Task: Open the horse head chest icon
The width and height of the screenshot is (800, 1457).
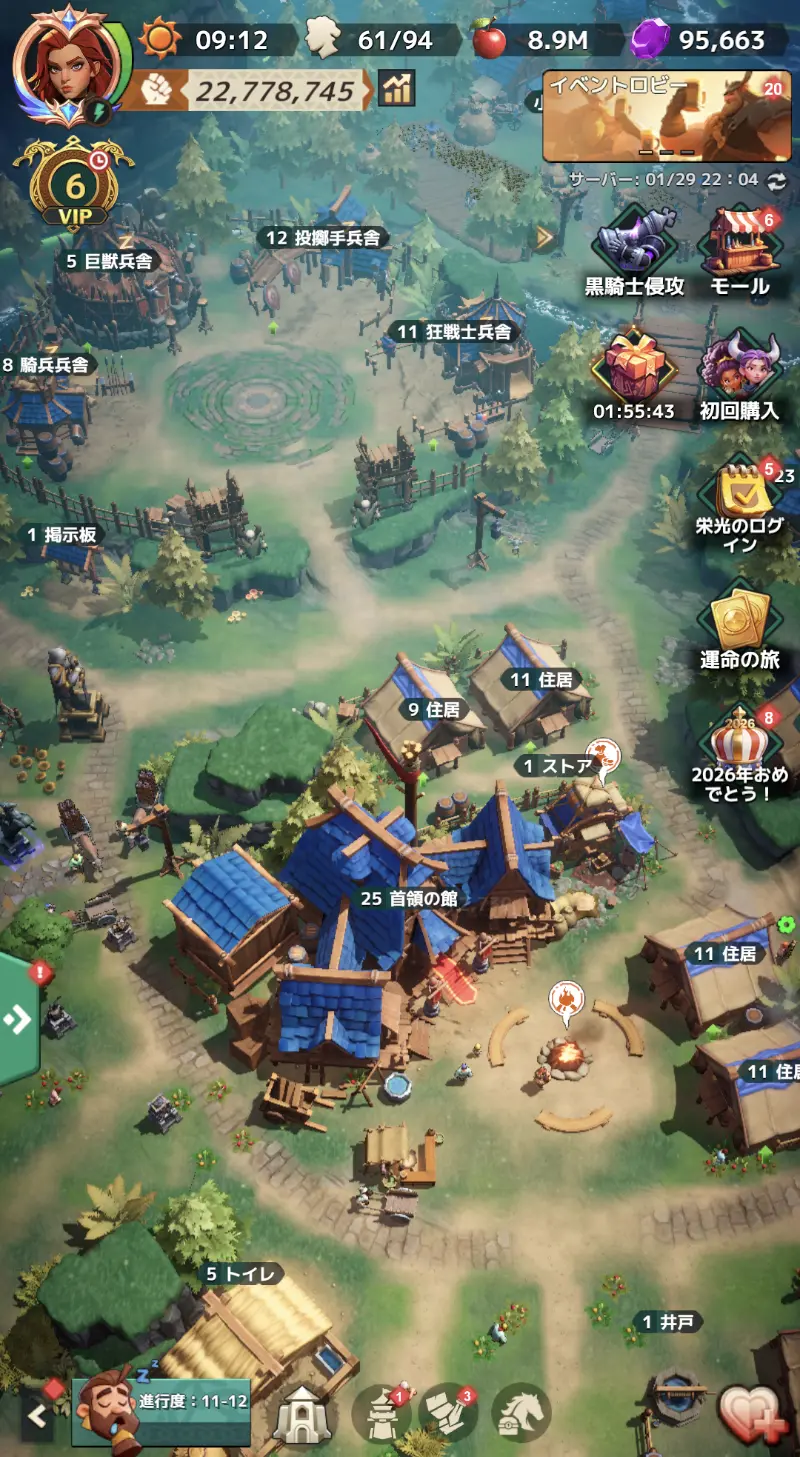Action: 521,1413
